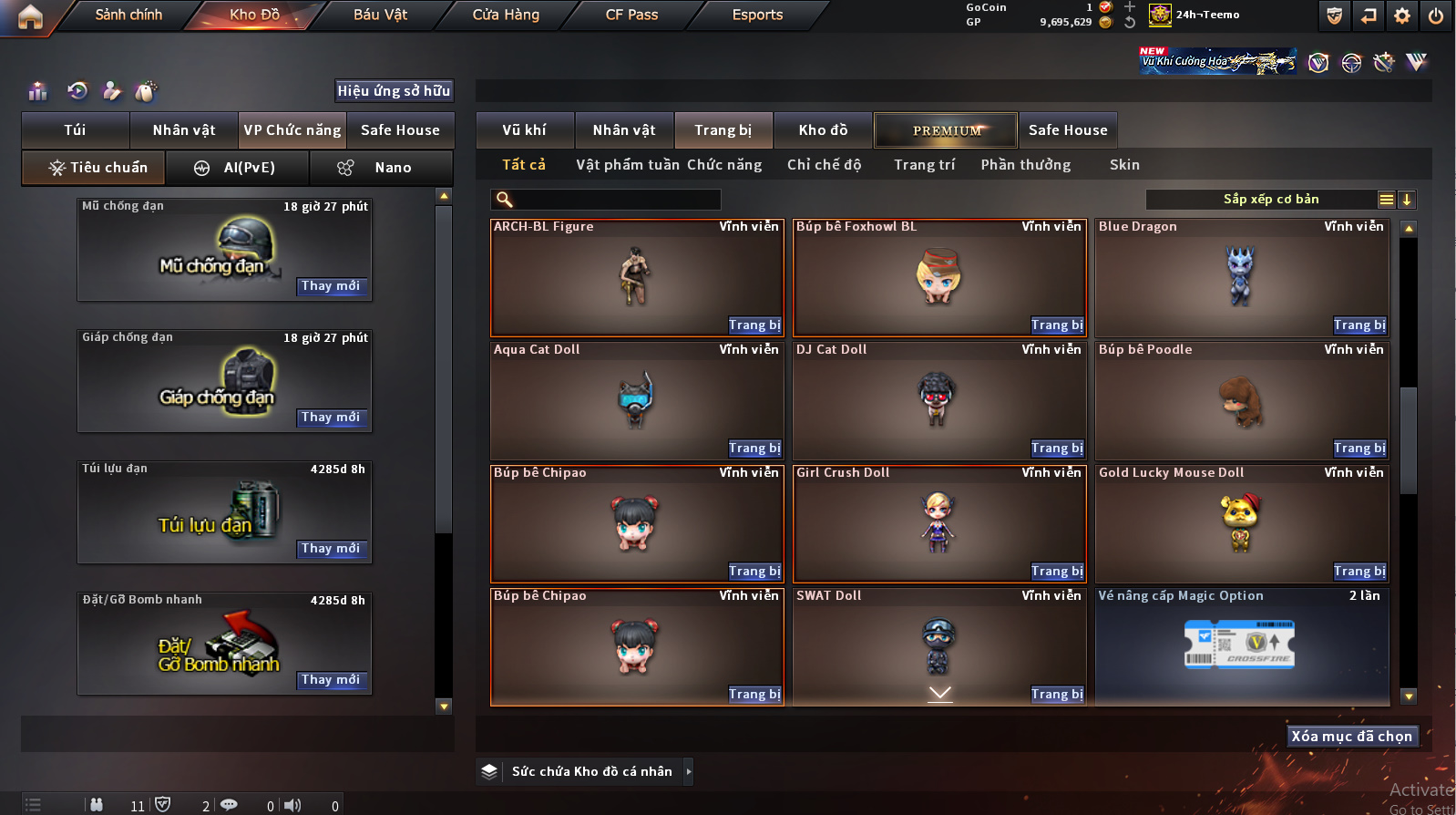The height and width of the screenshot is (815, 1456).
Task: Open the PREMIUM inventory tab
Action: coord(946,130)
